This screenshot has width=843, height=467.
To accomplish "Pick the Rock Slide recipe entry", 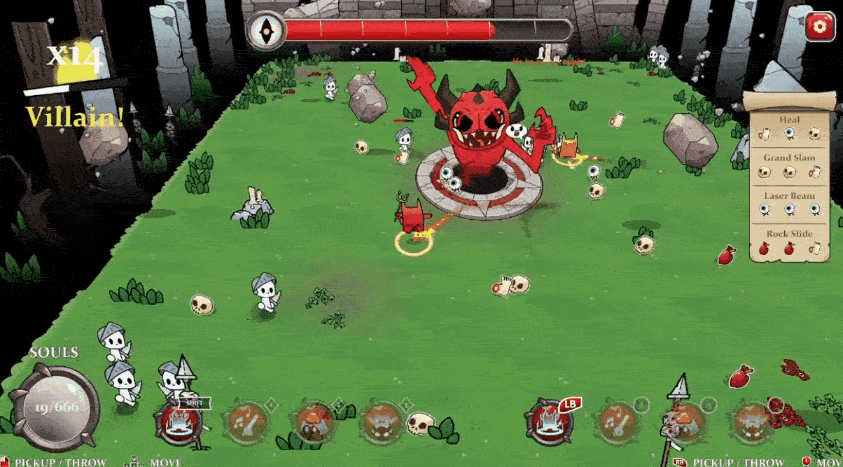I will tap(789, 242).
